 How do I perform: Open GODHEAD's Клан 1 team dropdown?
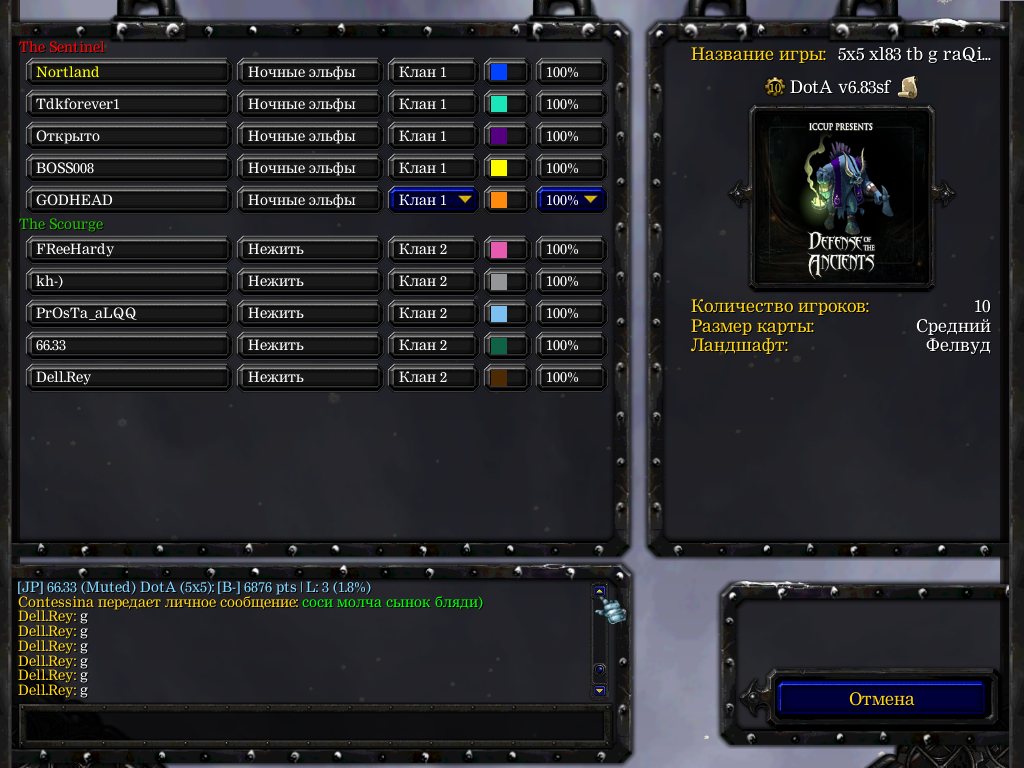(x=432, y=200)
